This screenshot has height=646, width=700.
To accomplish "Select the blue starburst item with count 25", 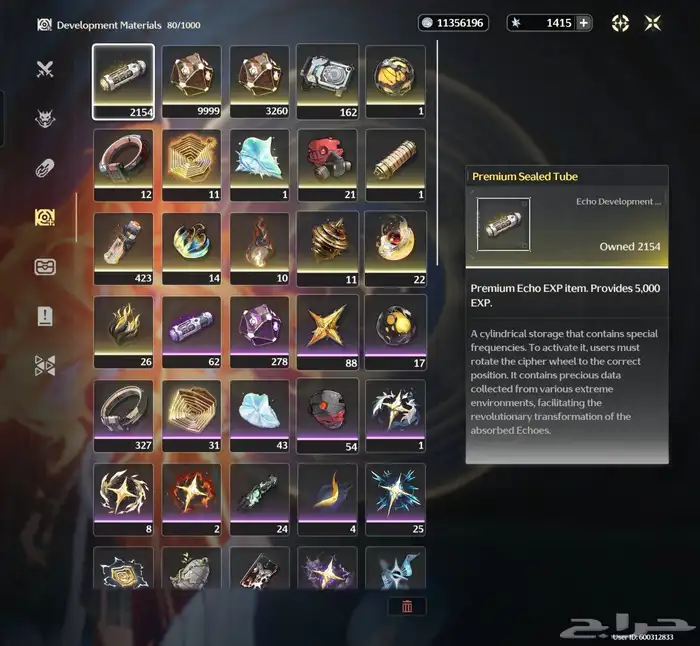I will point(395,495).
